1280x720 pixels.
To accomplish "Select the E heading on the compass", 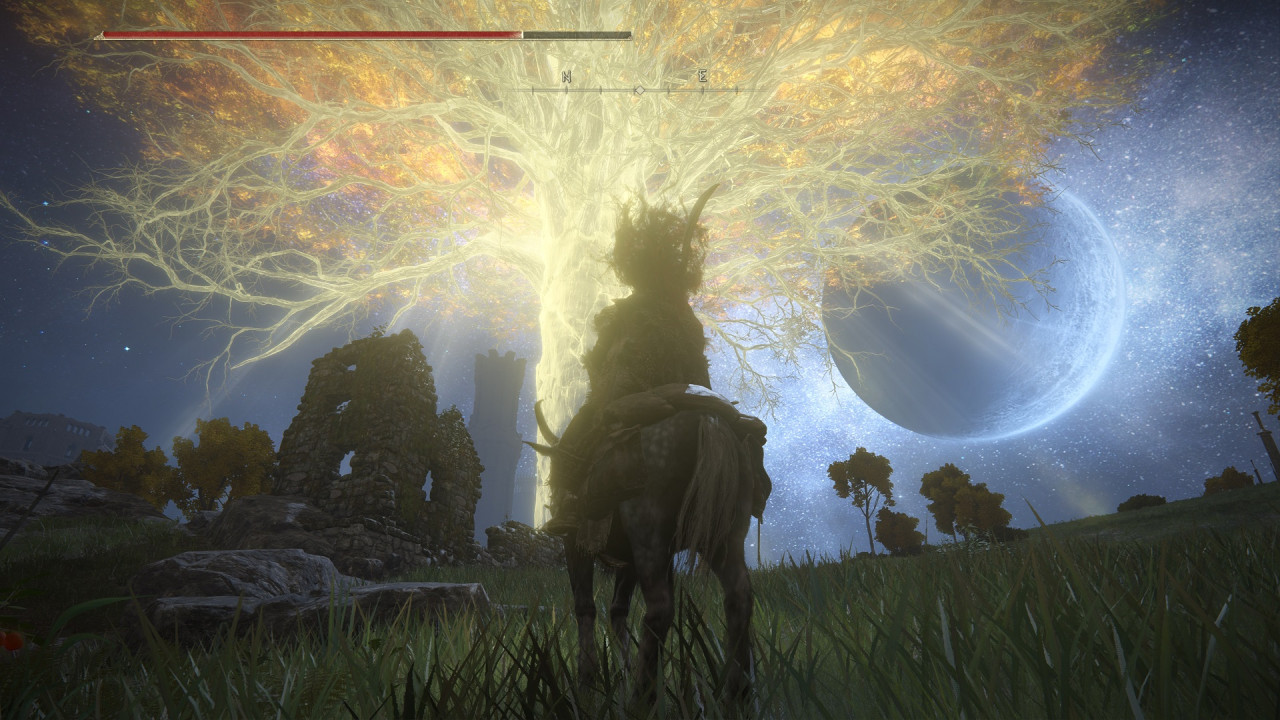I will [703, 76].
